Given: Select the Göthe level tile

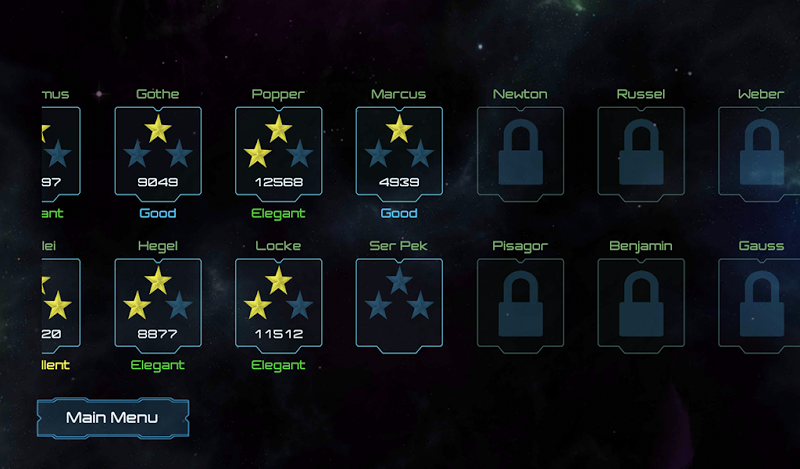Looking at the screenshot, I should tap(158, 151).
